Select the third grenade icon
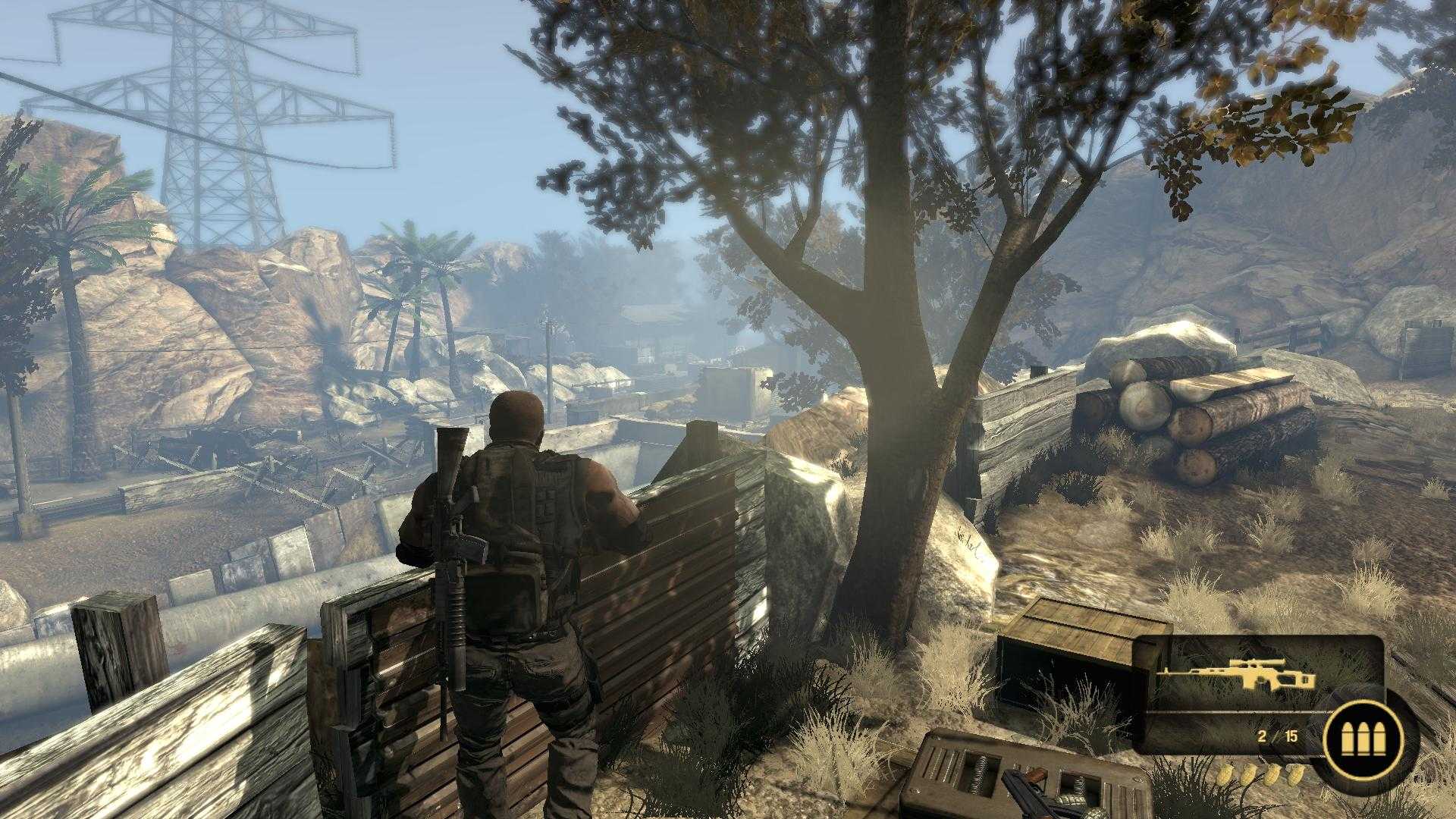 click(1272, 777)
